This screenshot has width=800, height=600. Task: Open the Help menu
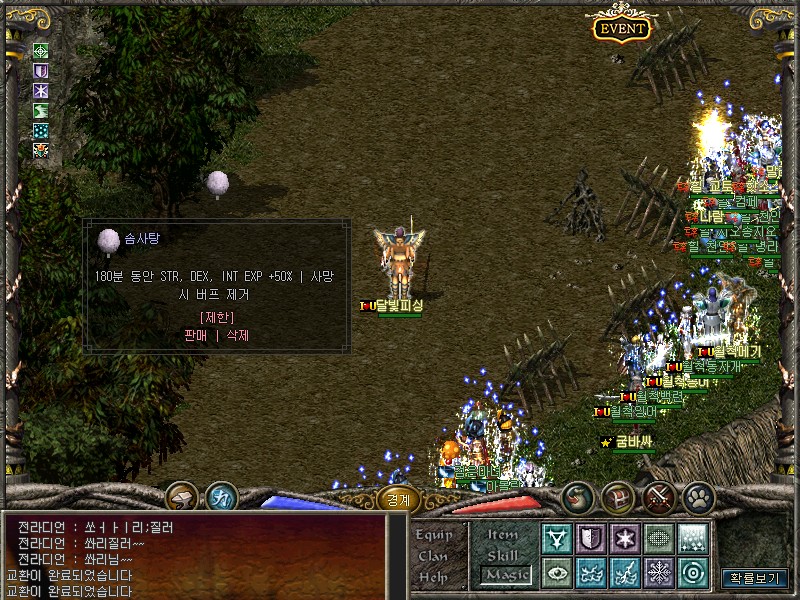(434, 577)
